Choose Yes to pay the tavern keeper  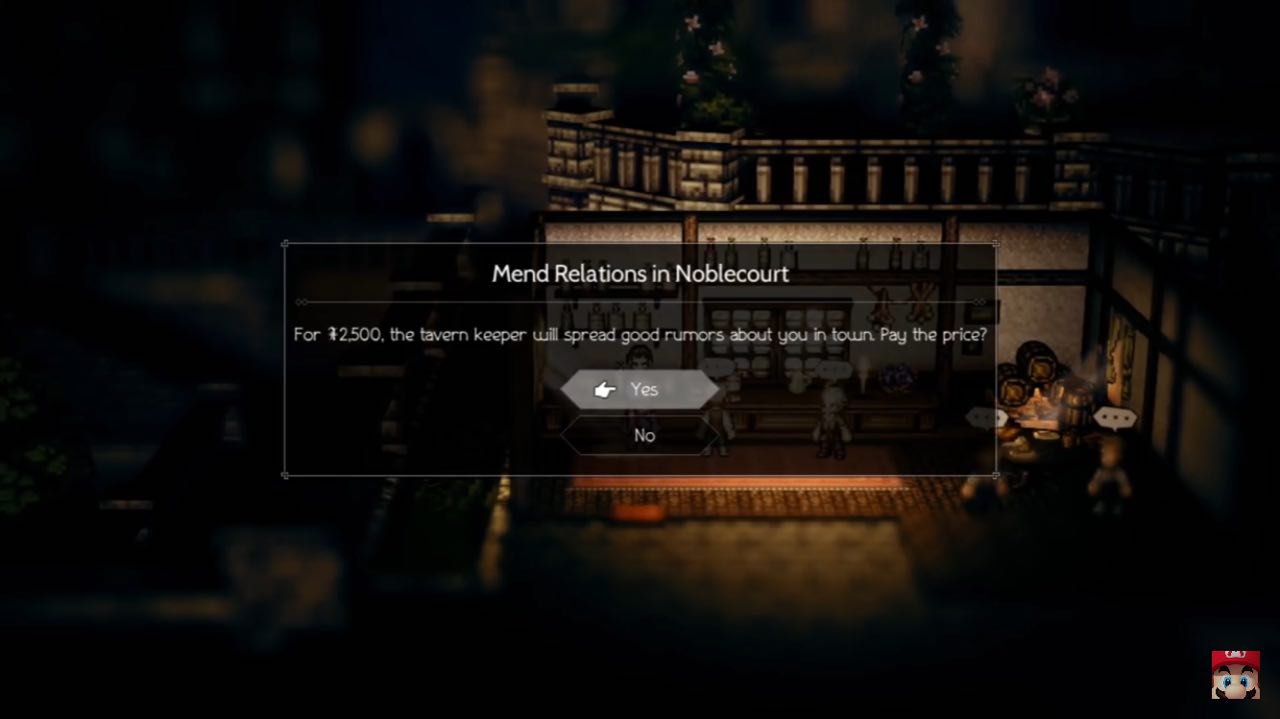[640, 389]
